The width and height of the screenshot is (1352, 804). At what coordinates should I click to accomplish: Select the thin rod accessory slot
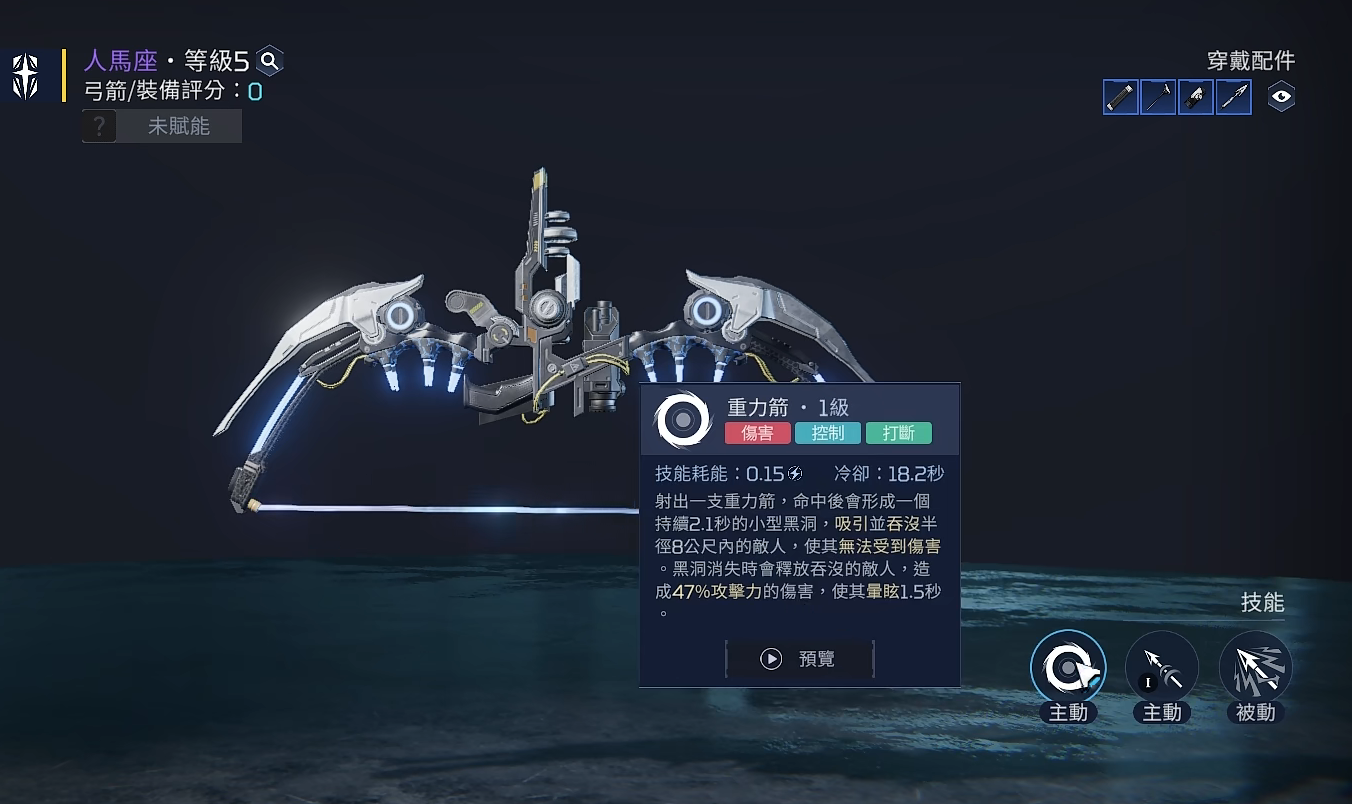coord(1158,97)
